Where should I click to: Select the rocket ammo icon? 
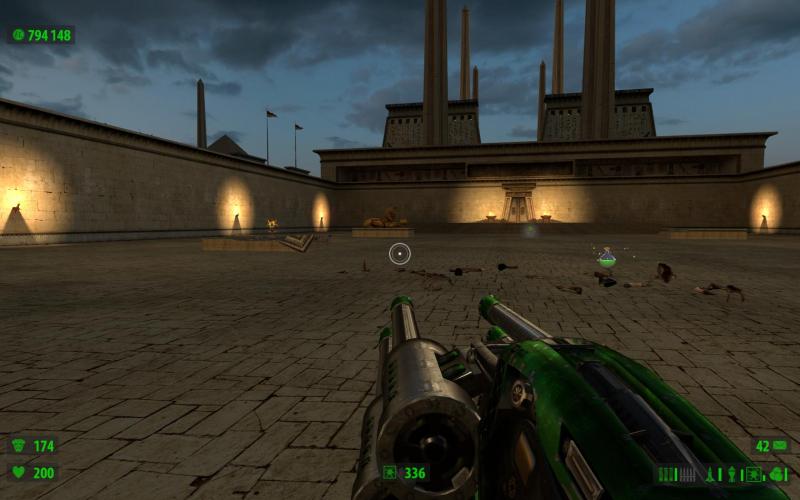pos(710,474)
